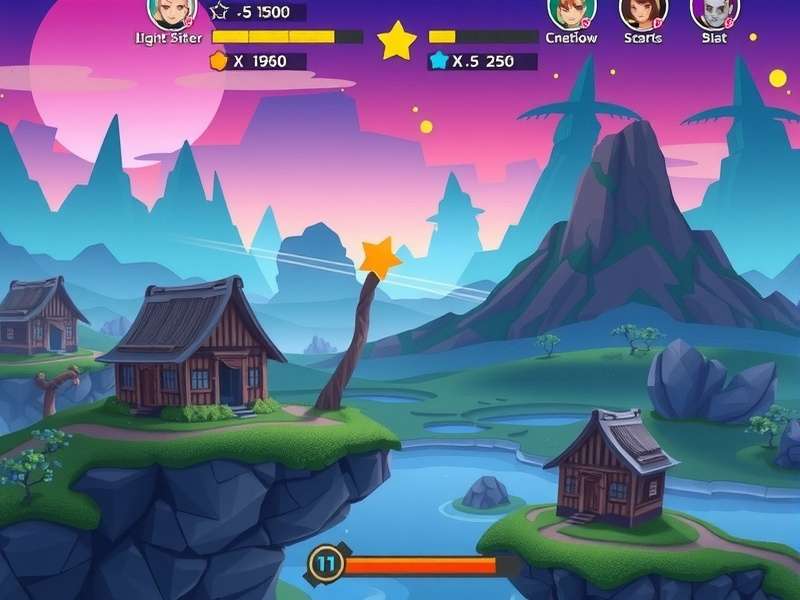Viewport: 800px width, 600px height.
Task: Click the Slat player portrait
Action: coord(714,11)
